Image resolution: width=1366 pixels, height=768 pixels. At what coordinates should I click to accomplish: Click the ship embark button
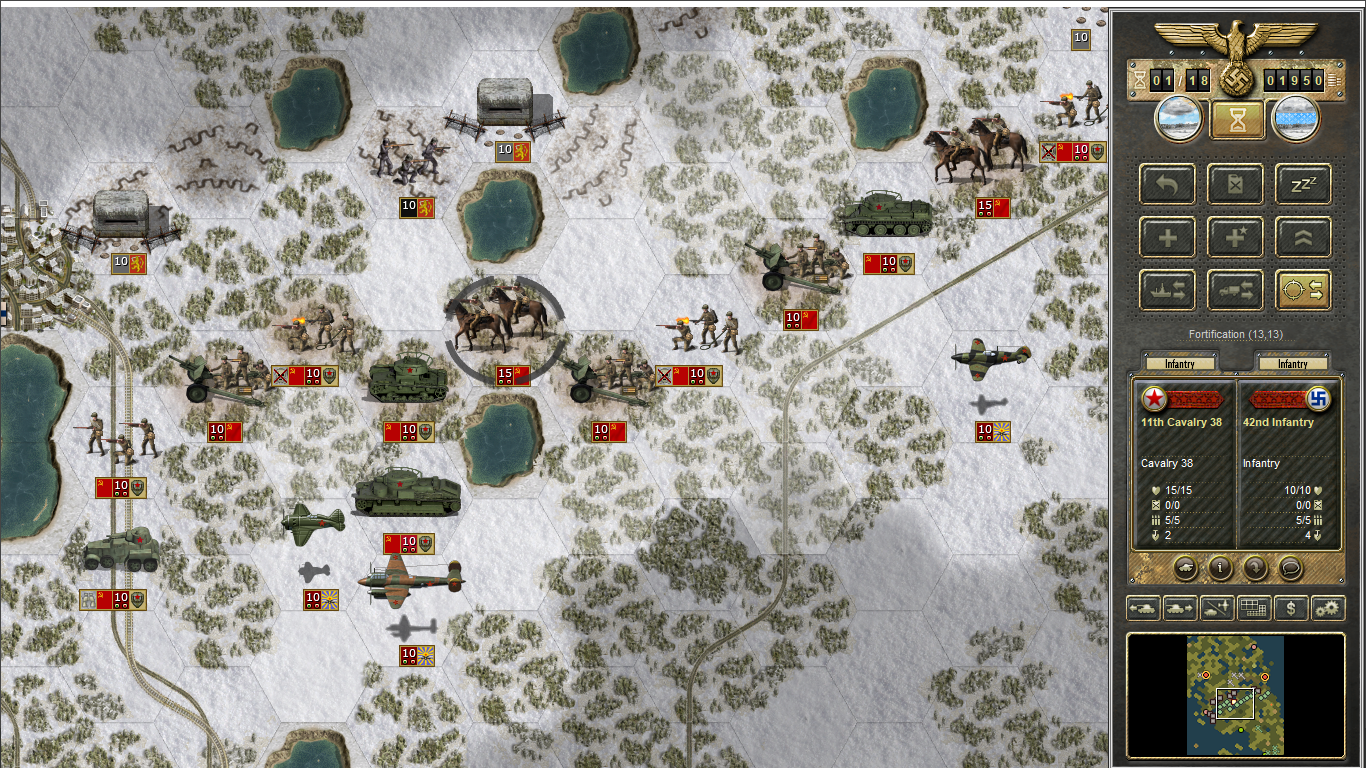point(1167,290)
